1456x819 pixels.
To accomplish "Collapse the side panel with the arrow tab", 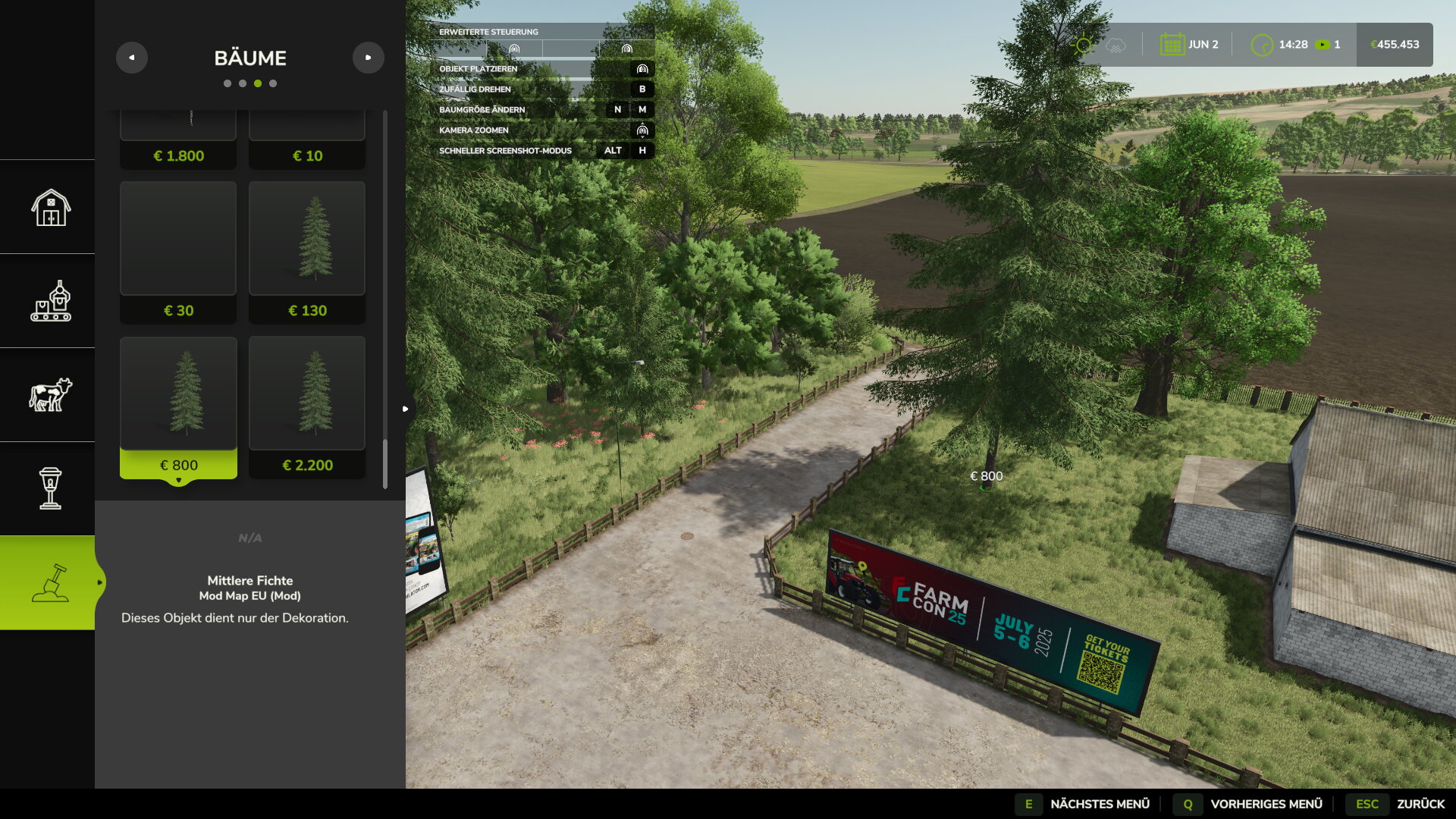I will click(x=406, y=409).
